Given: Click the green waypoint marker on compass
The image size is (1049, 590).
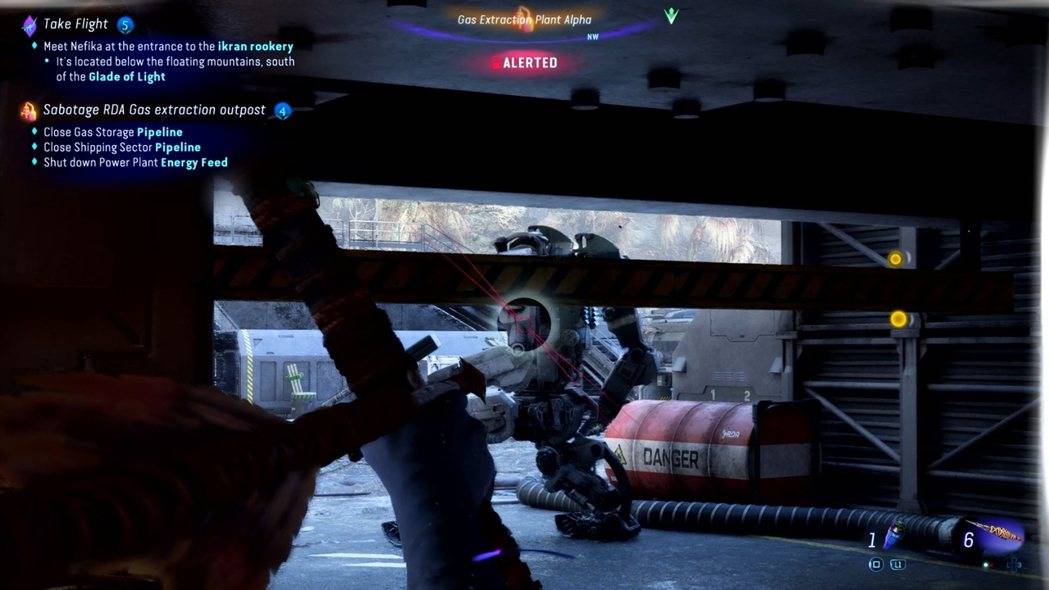Looking at the screenshot, I should tap(671, 16).
